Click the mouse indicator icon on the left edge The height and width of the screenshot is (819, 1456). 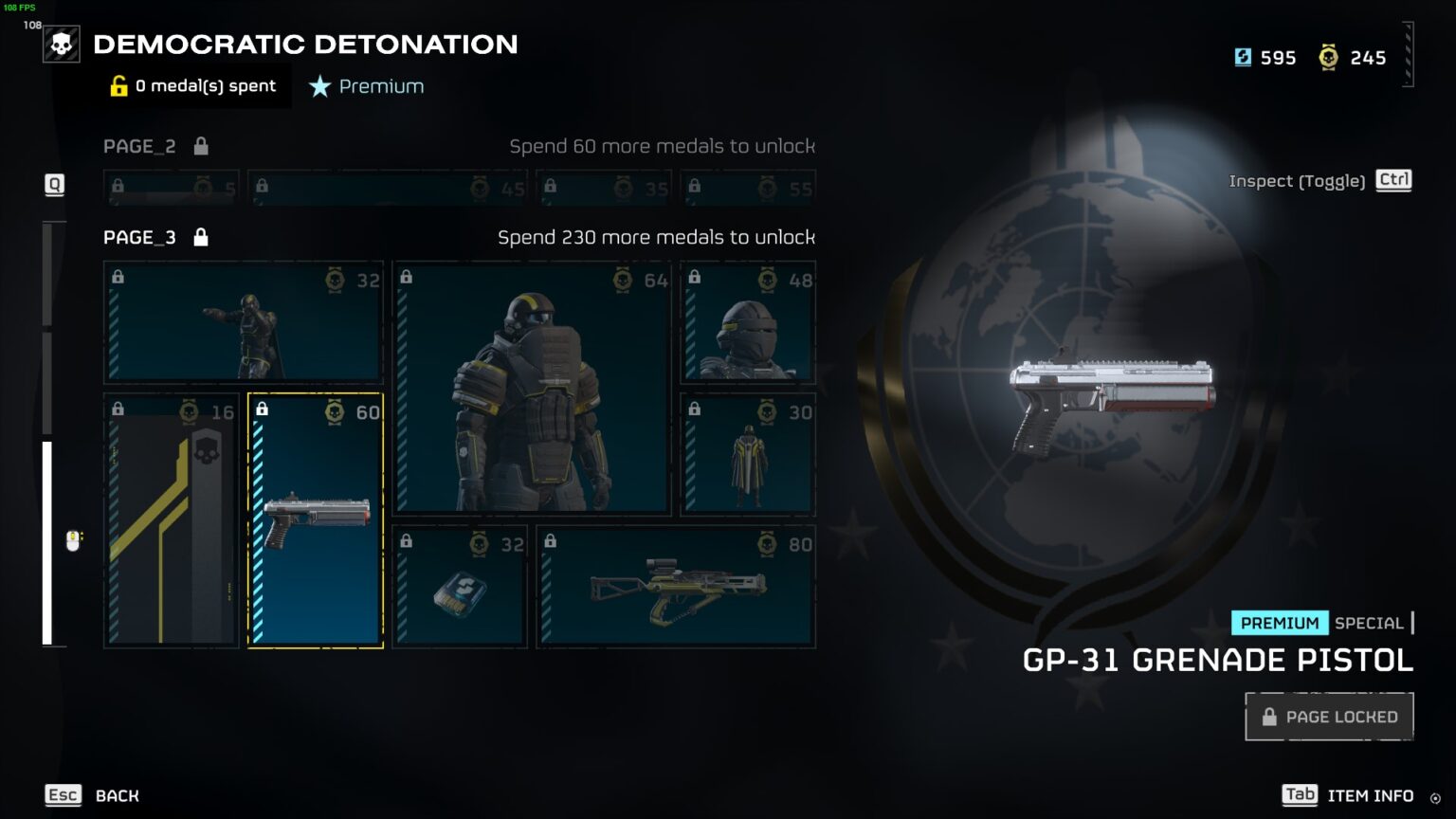point(71,541)
